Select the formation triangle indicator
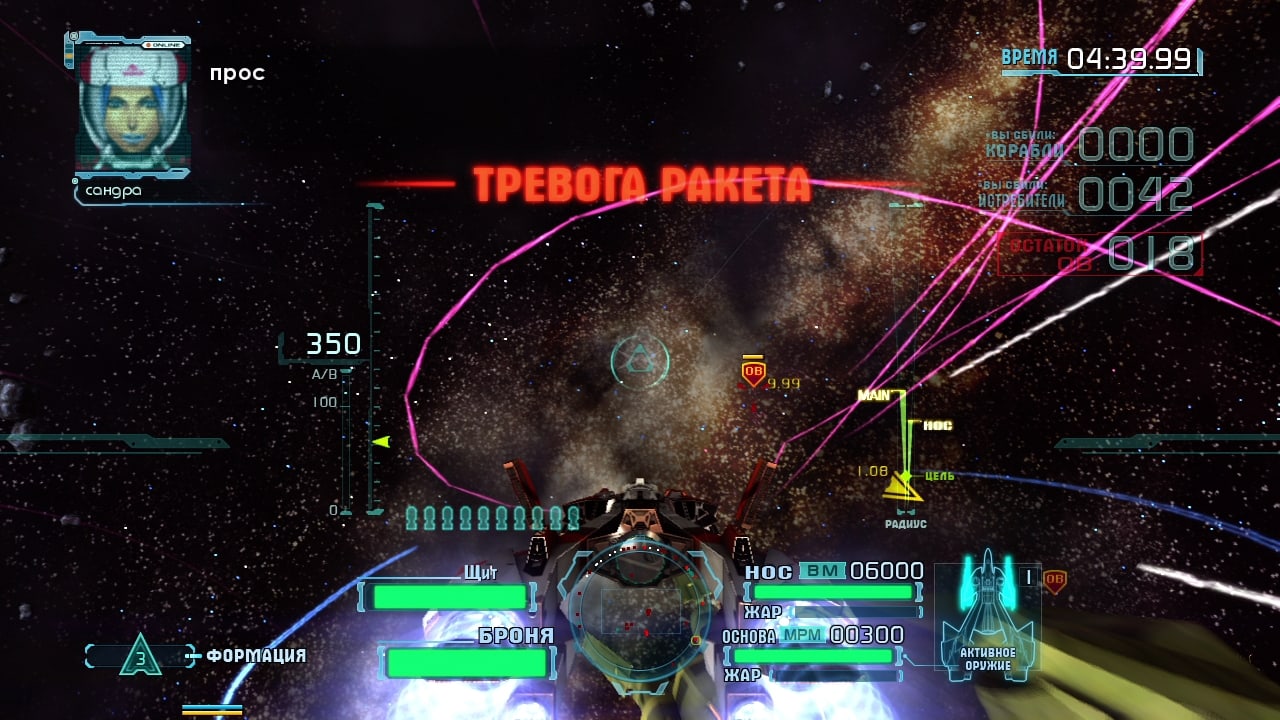 click(141, 656)
